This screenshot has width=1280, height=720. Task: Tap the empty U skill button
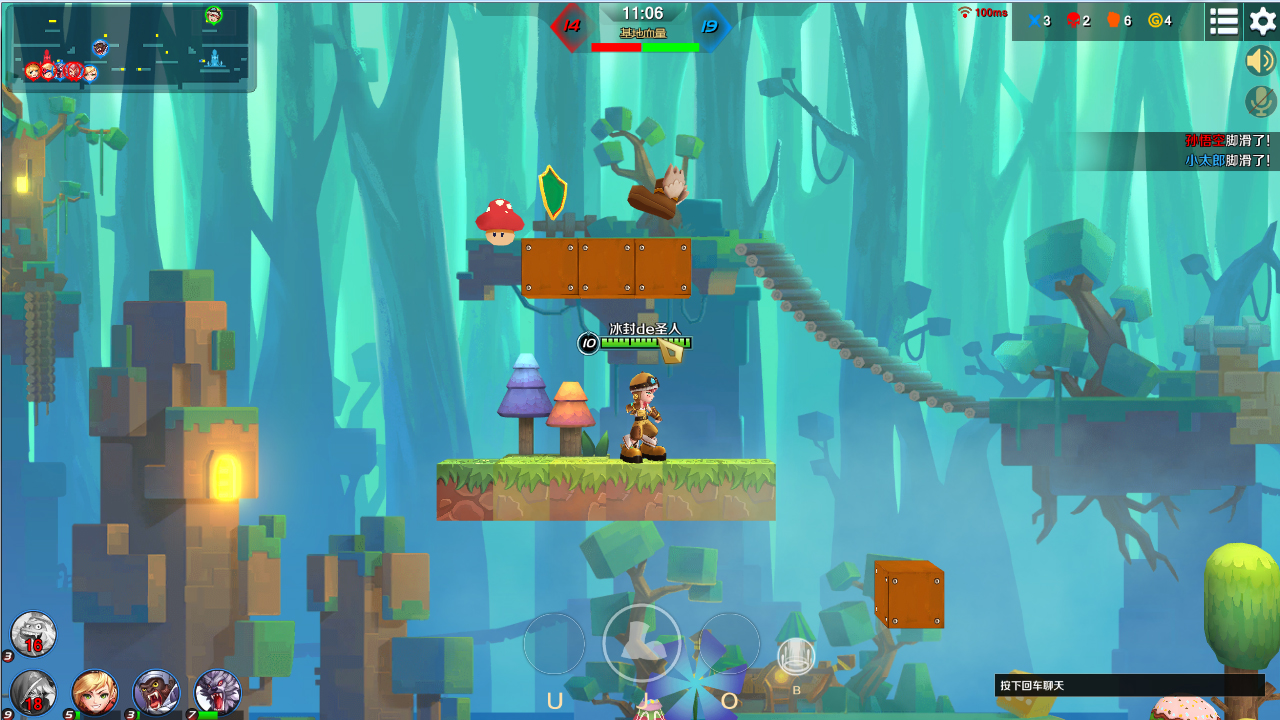(554, 644)
